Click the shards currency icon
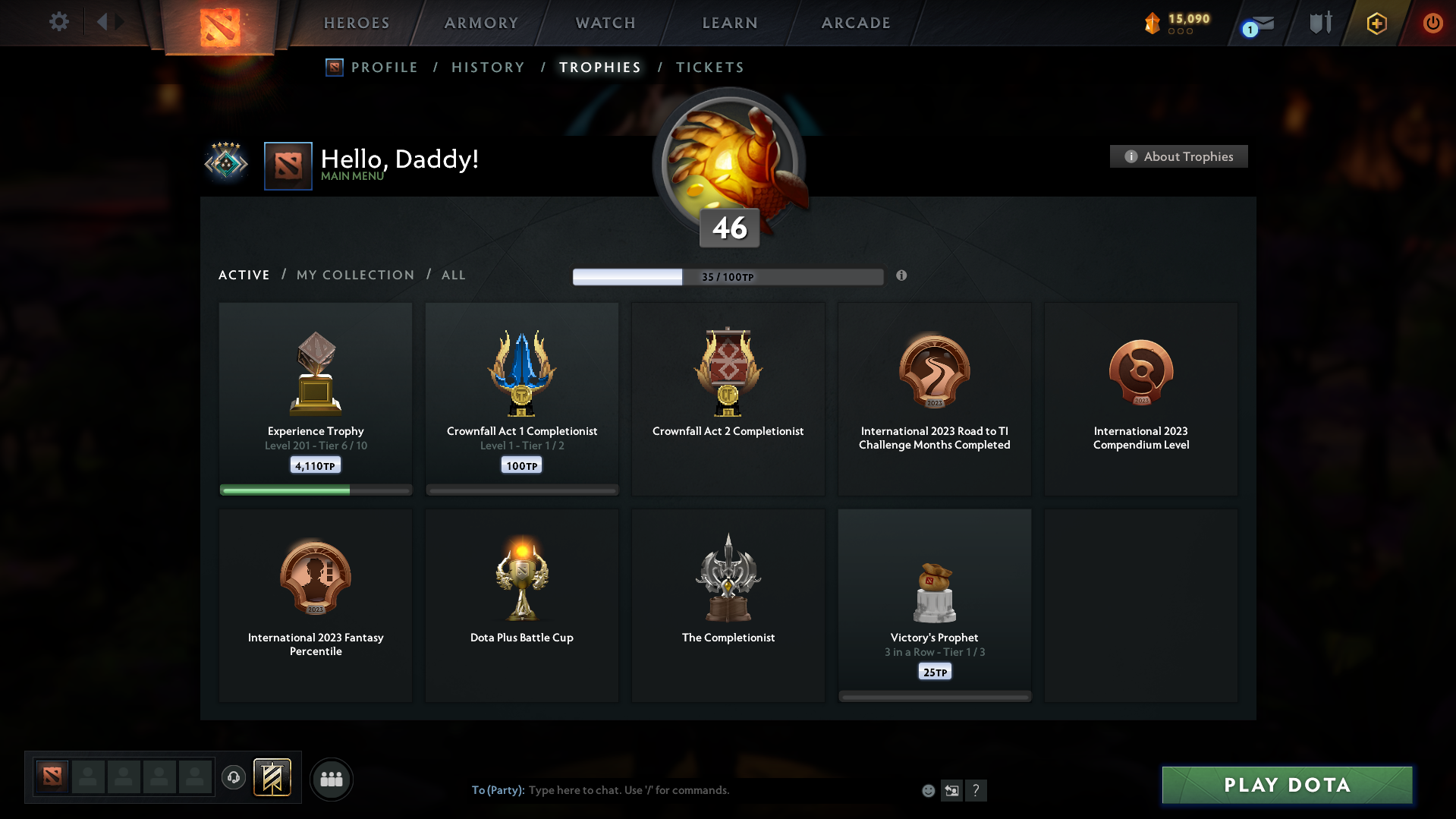The width and height of the screenshot is (1456, 819). [1154, 23]
